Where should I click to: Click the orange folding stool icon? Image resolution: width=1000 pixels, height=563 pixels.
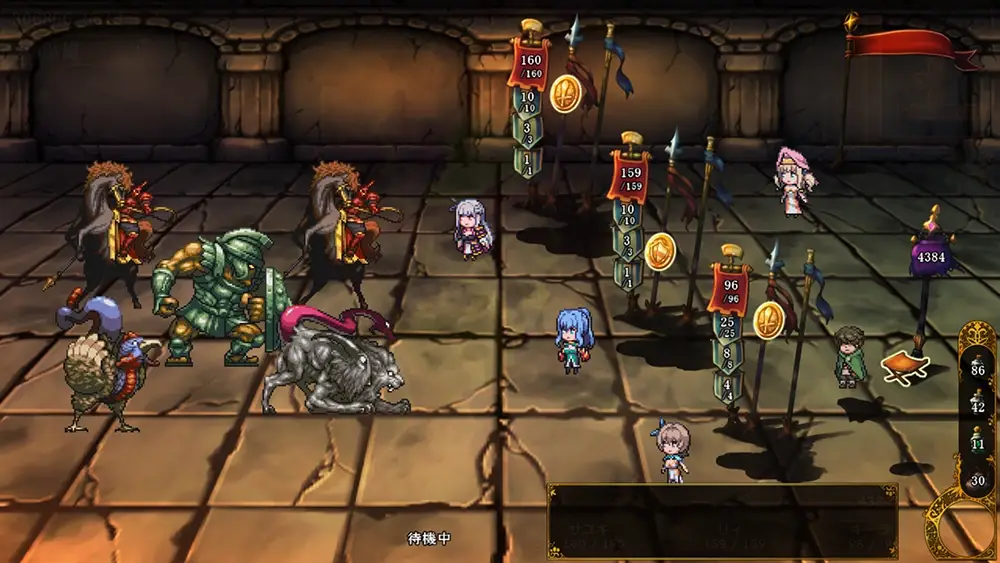tap(905, 366)
